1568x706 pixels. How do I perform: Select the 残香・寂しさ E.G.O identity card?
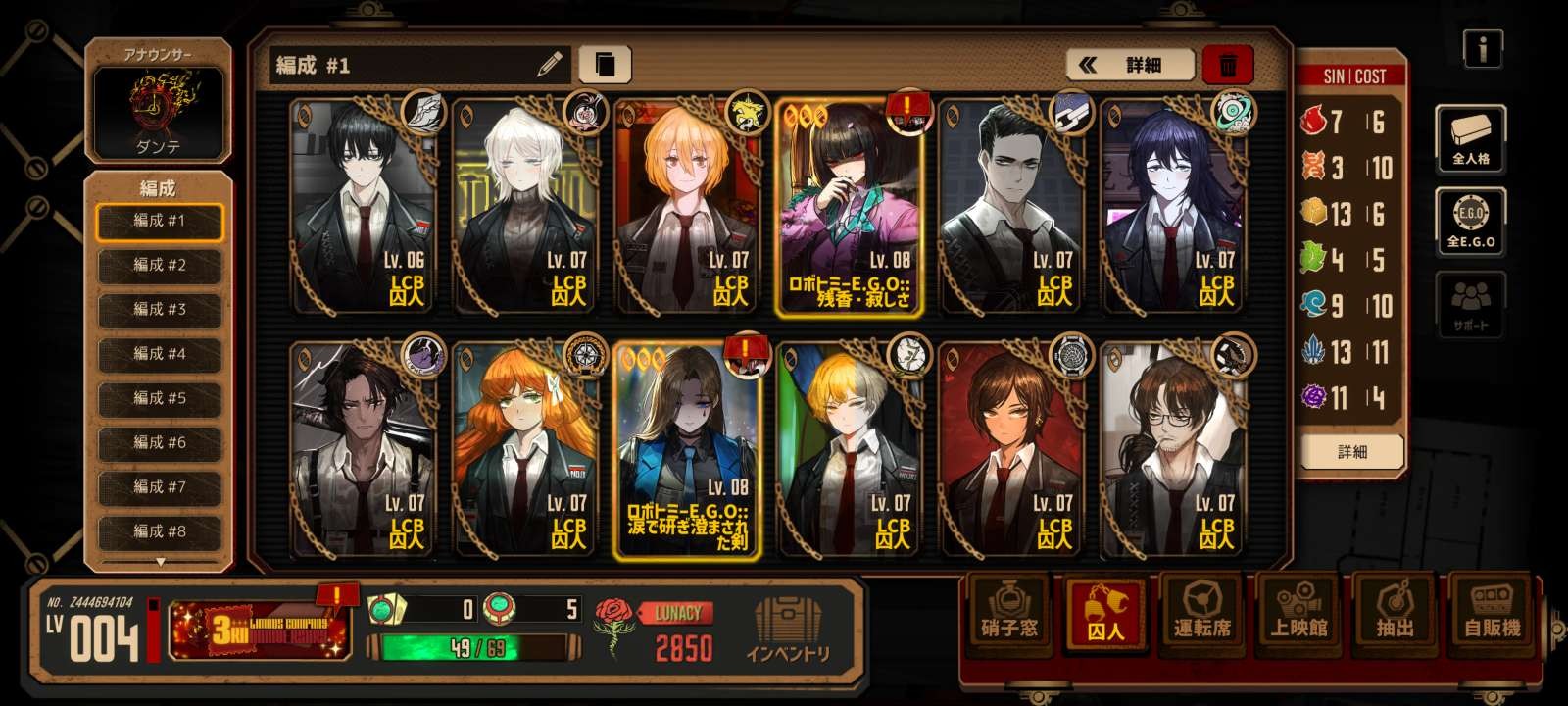coord(851,208)
